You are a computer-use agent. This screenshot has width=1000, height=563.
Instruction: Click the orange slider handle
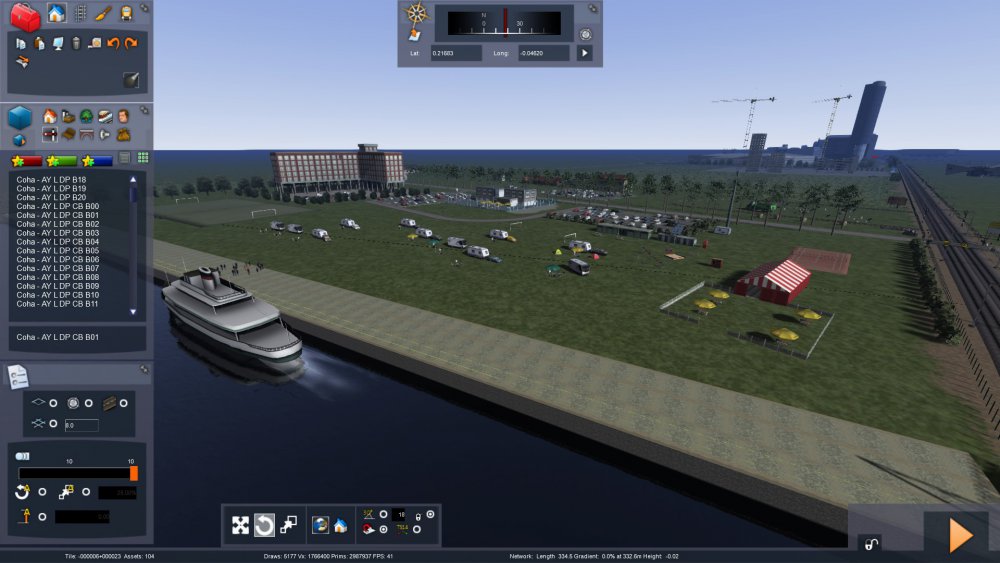pyautogui.click(x=134, y=473)
